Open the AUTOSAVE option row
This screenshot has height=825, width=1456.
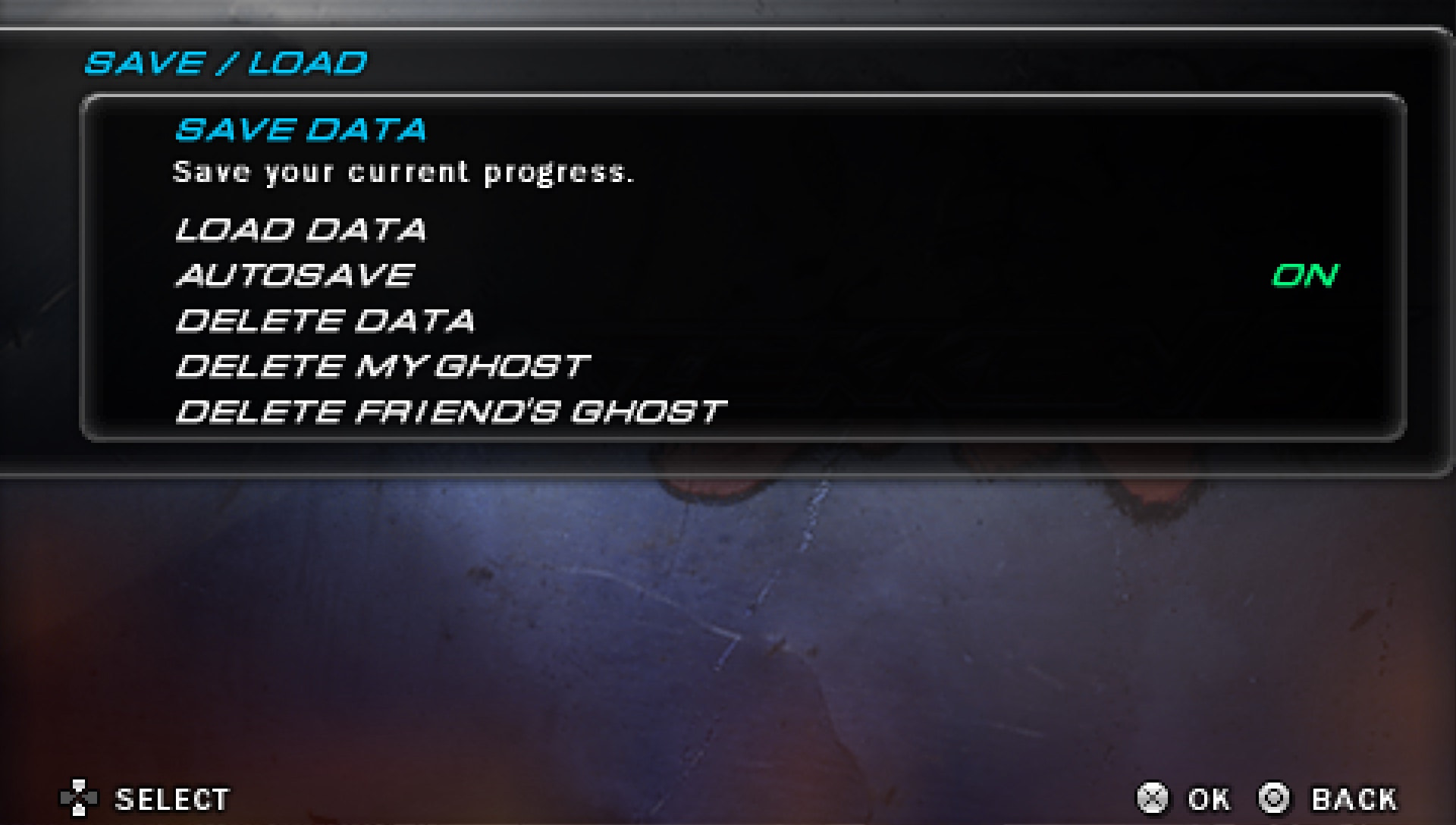coord(294,275)
